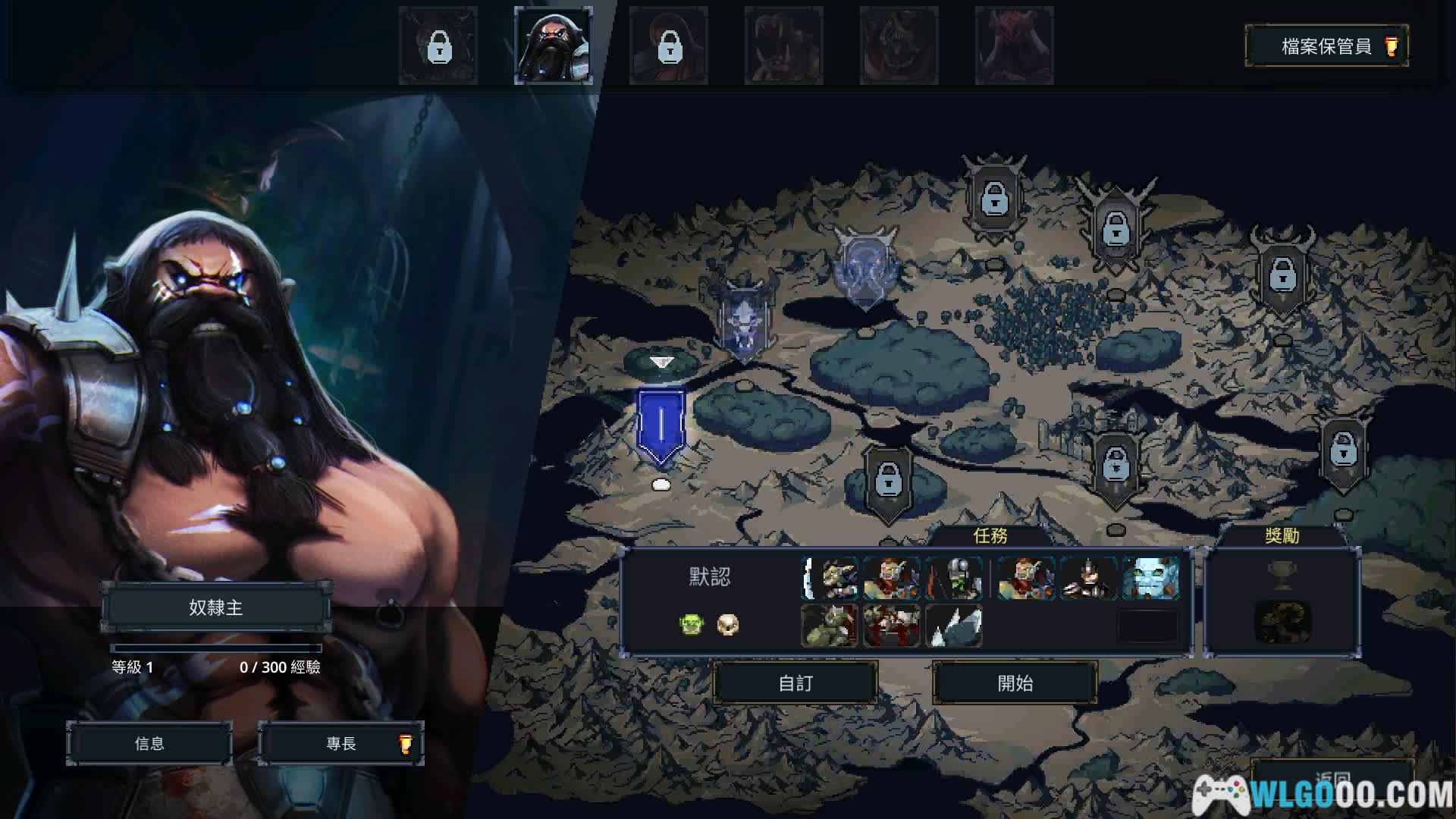1456x819 pixels.
Task: Start the mission with 開始
Action: (x=1015, y=683)
